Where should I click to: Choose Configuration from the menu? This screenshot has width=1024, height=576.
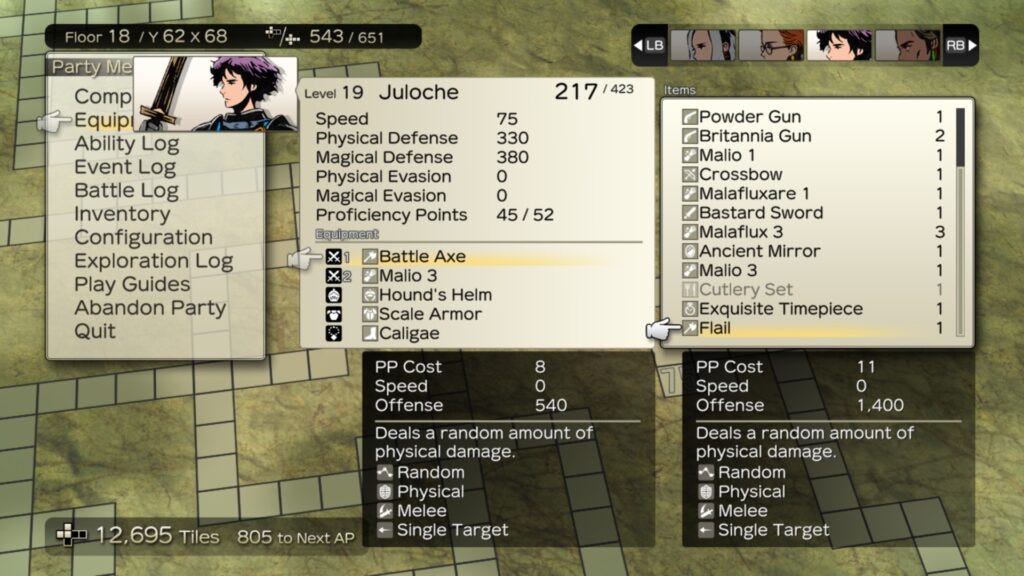coord(143,238)
